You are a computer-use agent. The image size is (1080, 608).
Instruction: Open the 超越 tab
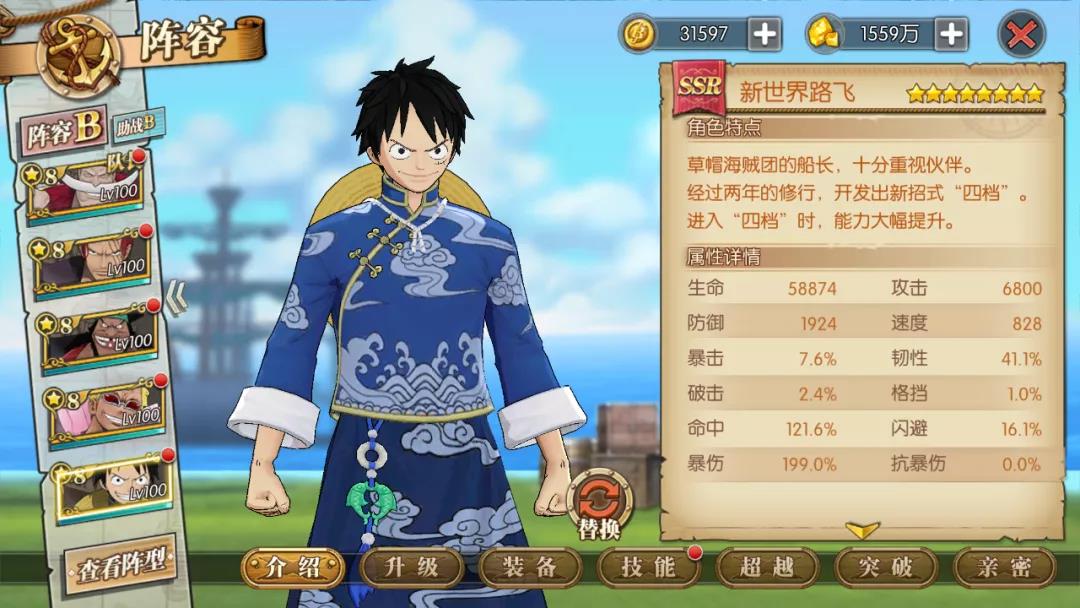[767, 568]
